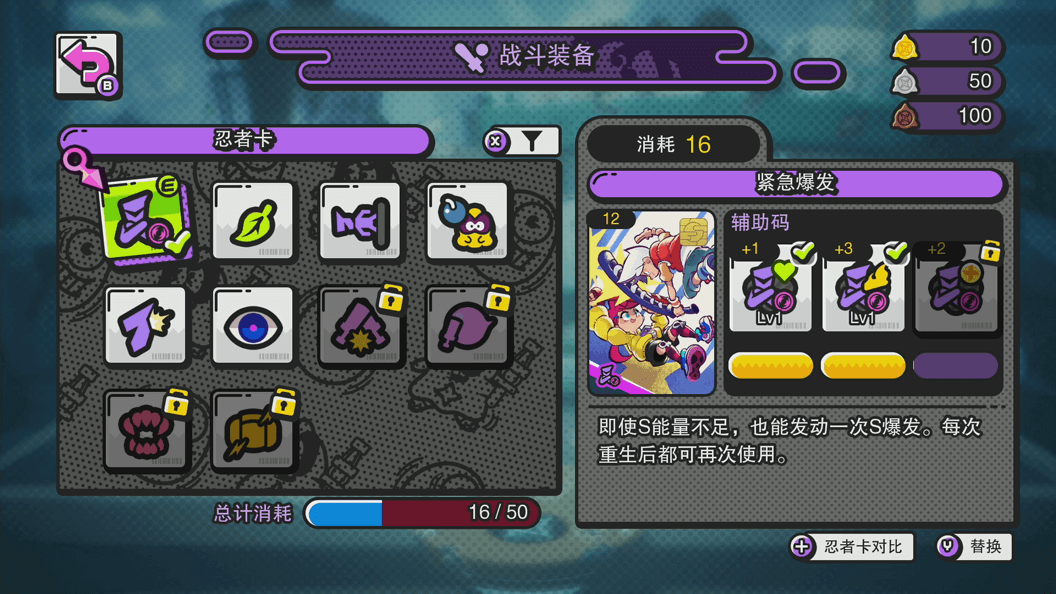Select the locked golden barrel card
Image resolution: width=1056 pixels, height=594 pixels.
click(x=254, y=431)
